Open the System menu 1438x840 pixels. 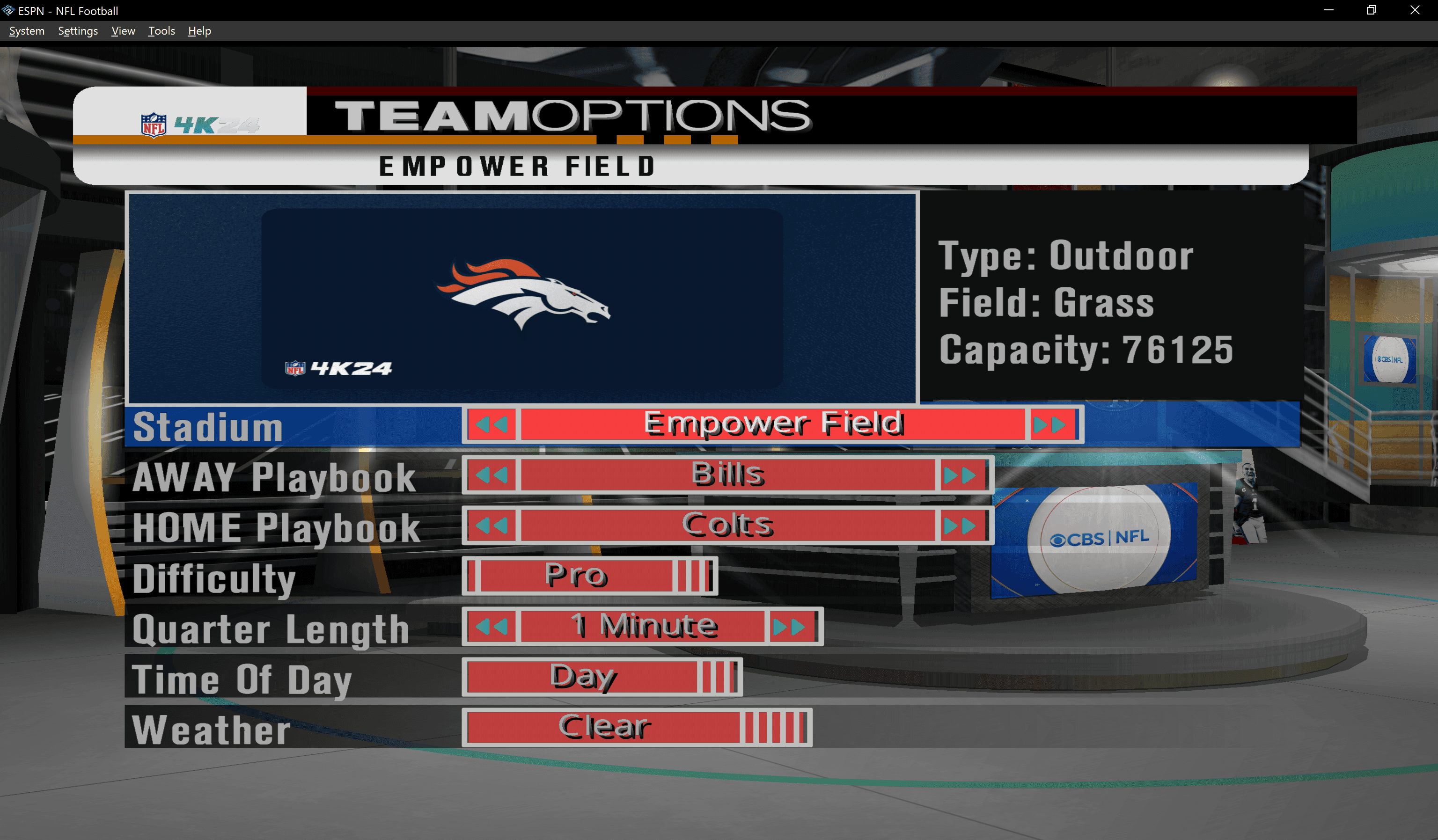click(26, 31)
